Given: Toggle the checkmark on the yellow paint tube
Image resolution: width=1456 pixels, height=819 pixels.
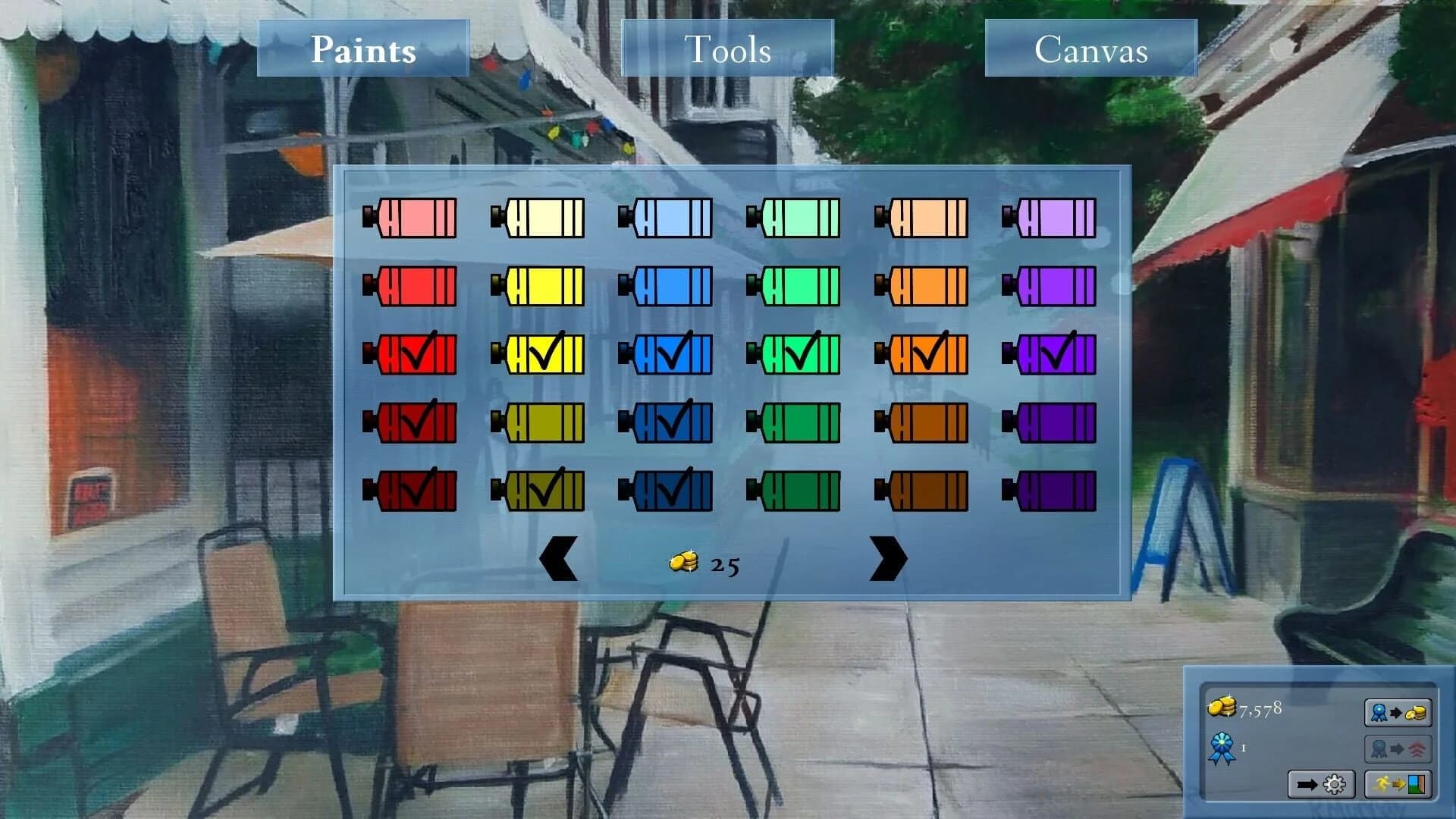Looking at the screenshot, I should 541,353.
